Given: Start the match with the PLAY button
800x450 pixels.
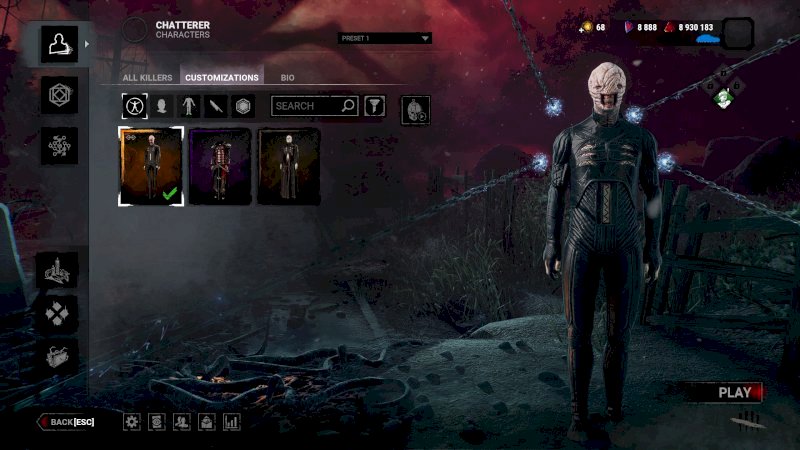Looking at the screenshot, I should [735, 392].
